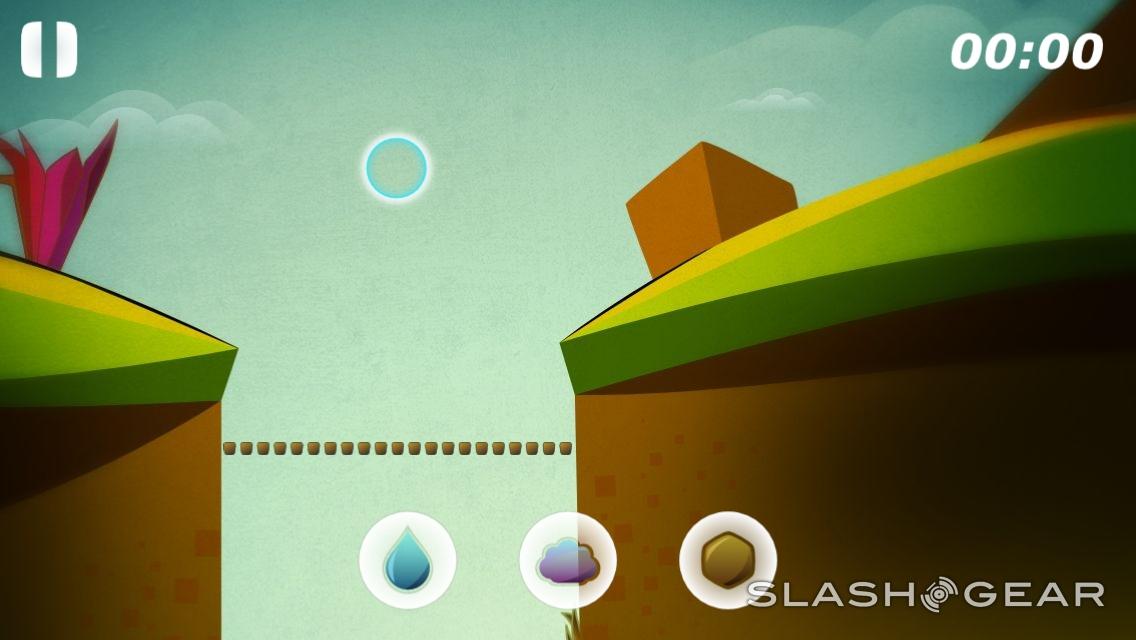Switch to the purple cloud form

[x=567, y=560]
